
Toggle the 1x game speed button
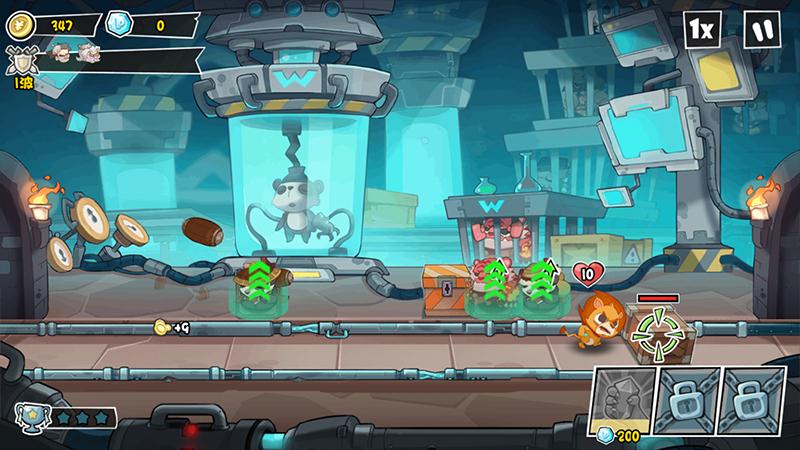pos(702,29)
